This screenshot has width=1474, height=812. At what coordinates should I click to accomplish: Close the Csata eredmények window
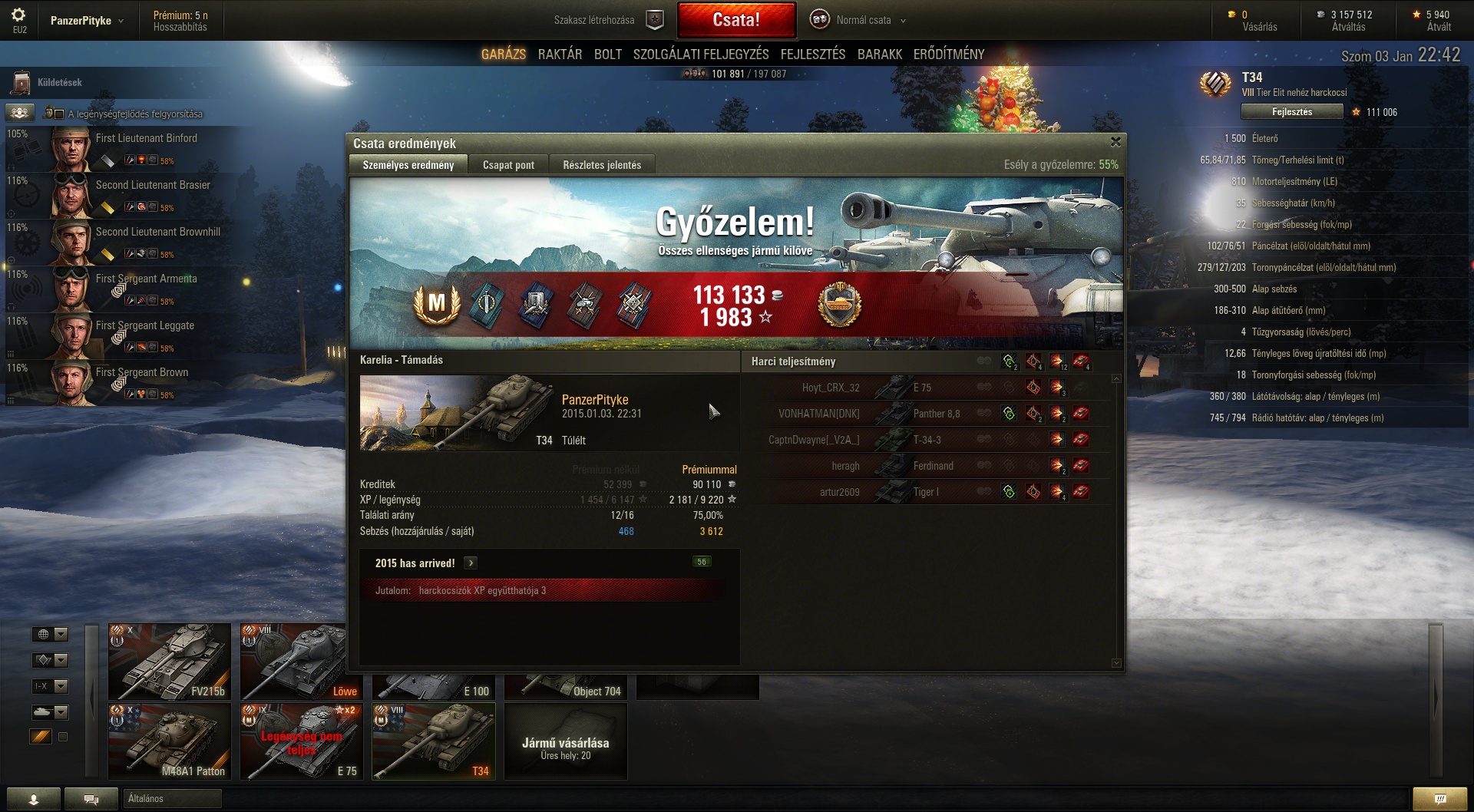(x=1115, y=142)
